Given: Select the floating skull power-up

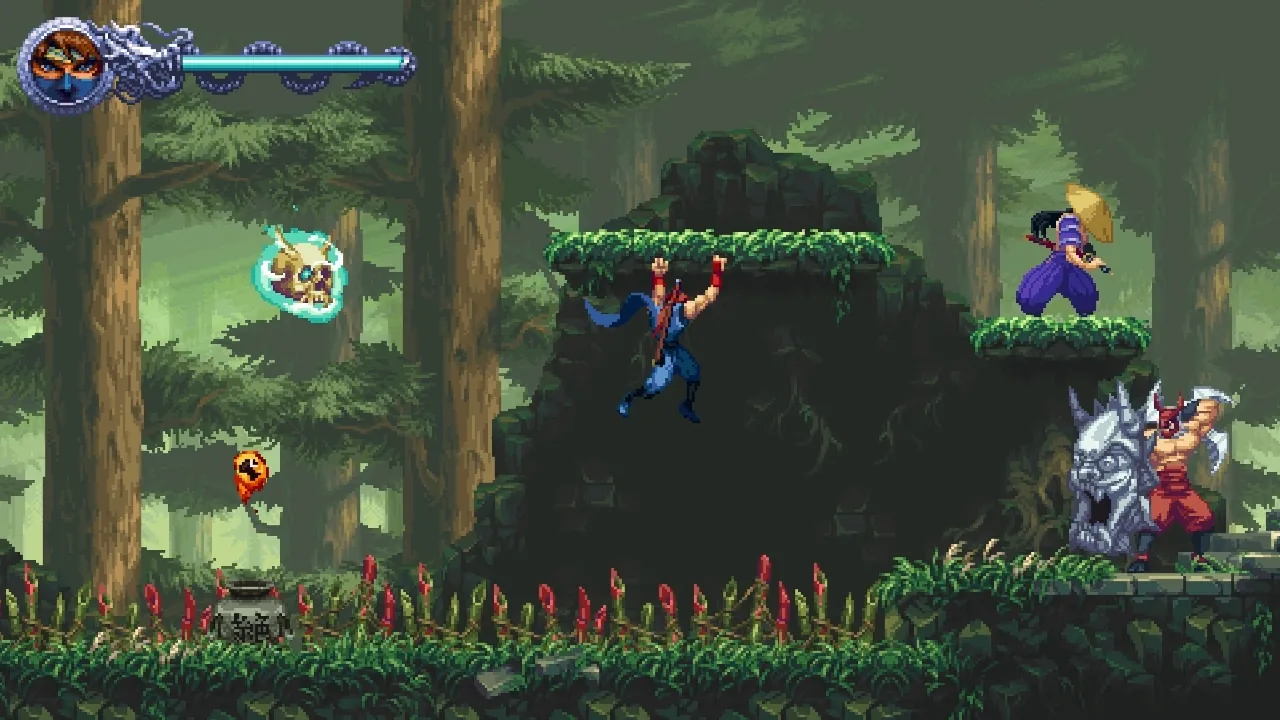Looking at the screenshot, I should tap(300, 270).
